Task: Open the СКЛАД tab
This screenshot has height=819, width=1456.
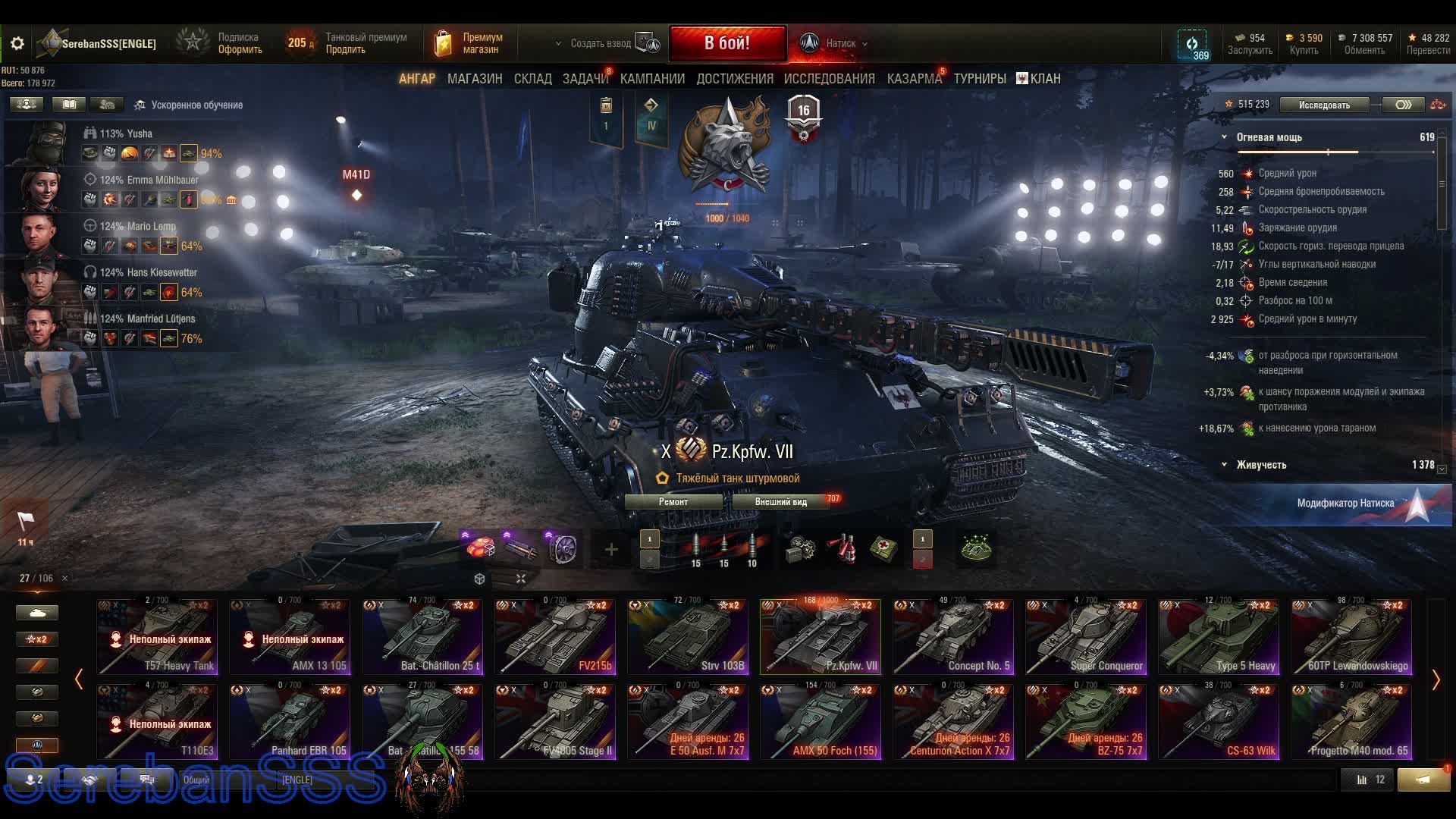Action: [x=532, y=79]
